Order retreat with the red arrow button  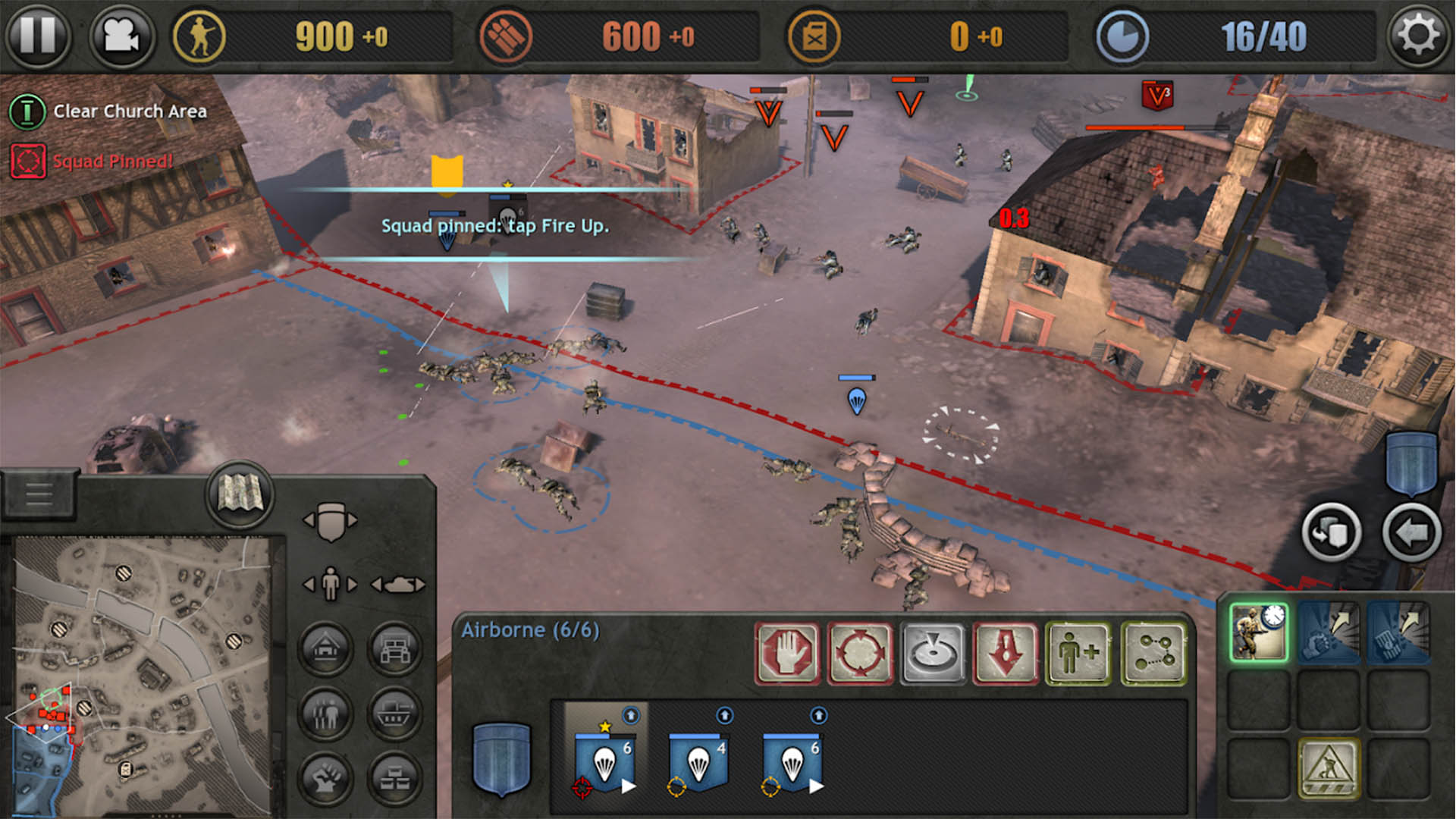coord(1006,653)
